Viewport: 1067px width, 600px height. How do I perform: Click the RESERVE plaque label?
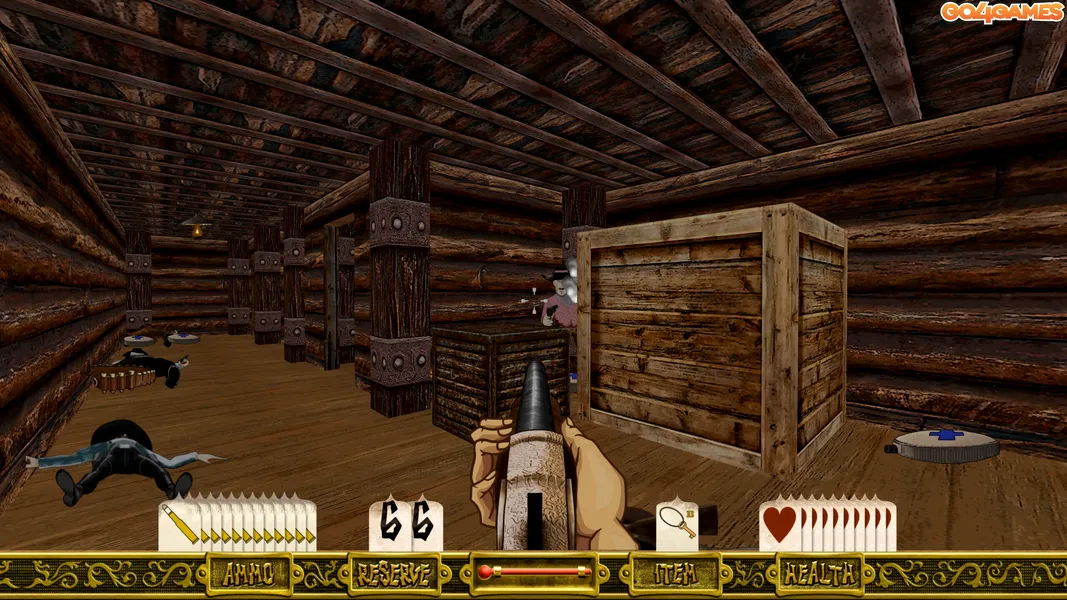(x=394, y=574)
